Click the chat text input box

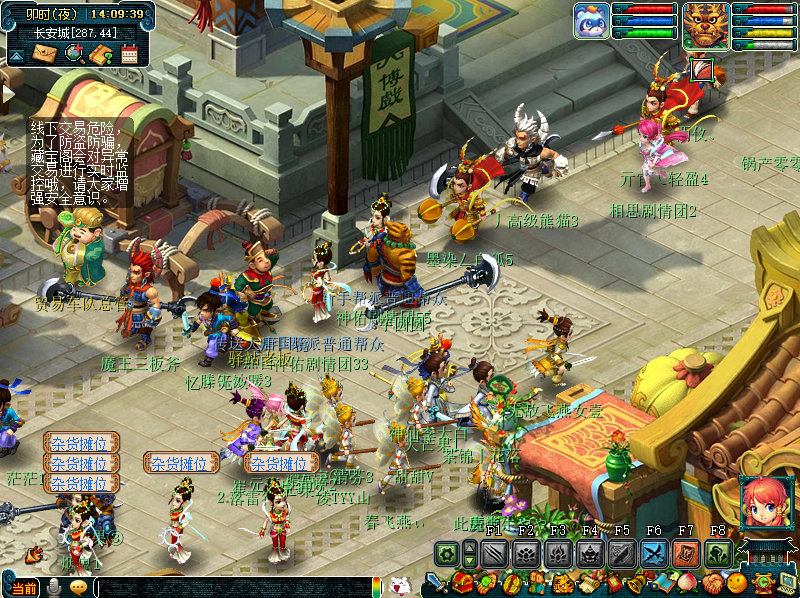pos(230,588)
